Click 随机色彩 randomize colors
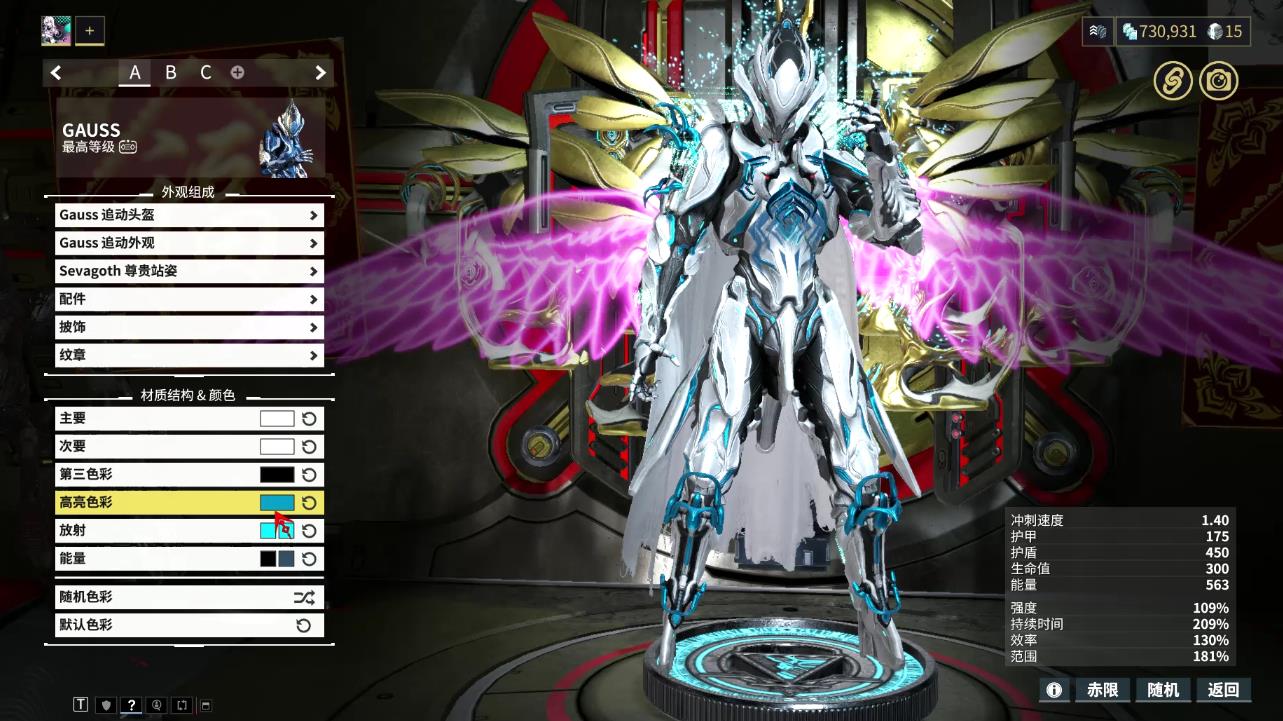 (x=189, y=597)
